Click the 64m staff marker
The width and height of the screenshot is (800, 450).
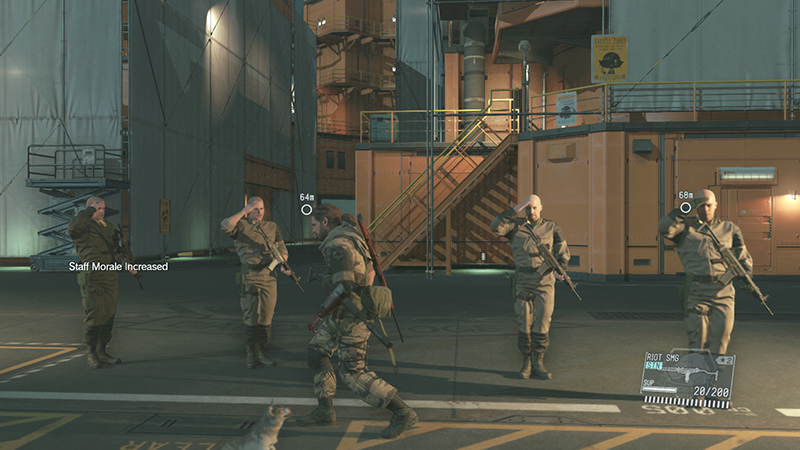pyautogui.click(x=306, y=209)
